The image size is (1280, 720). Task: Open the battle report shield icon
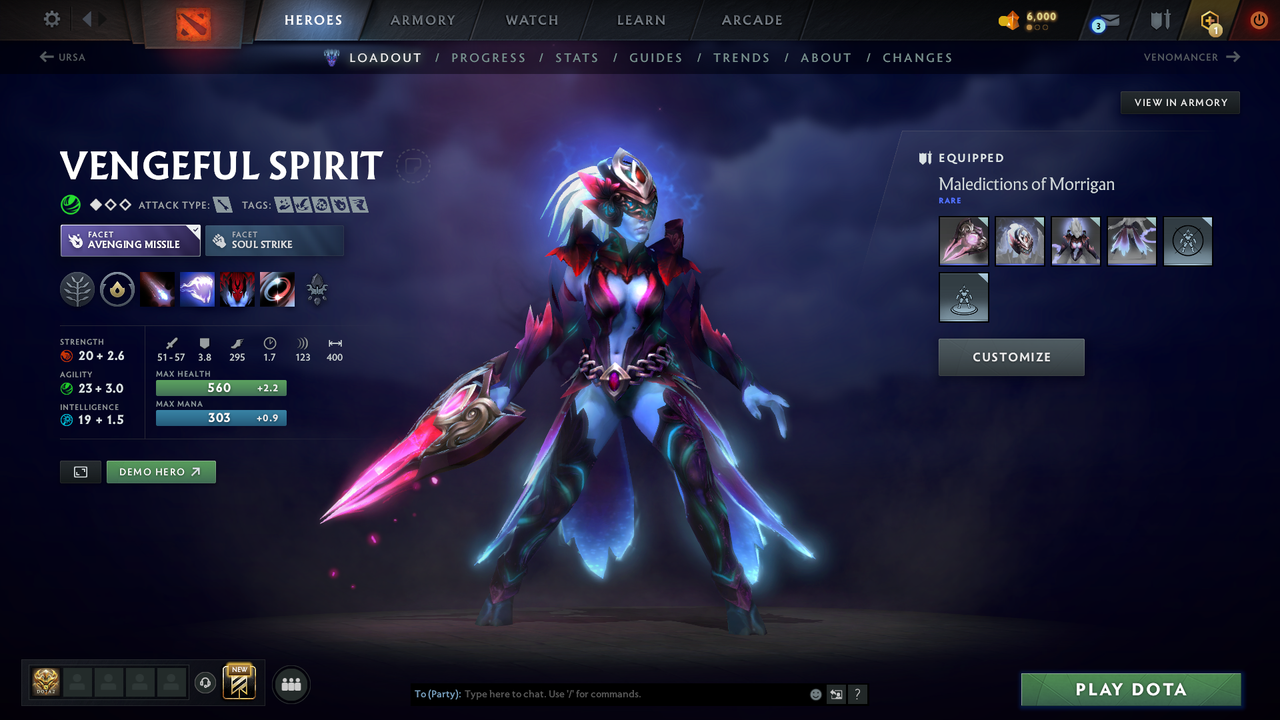click(x=1157, y=20)
